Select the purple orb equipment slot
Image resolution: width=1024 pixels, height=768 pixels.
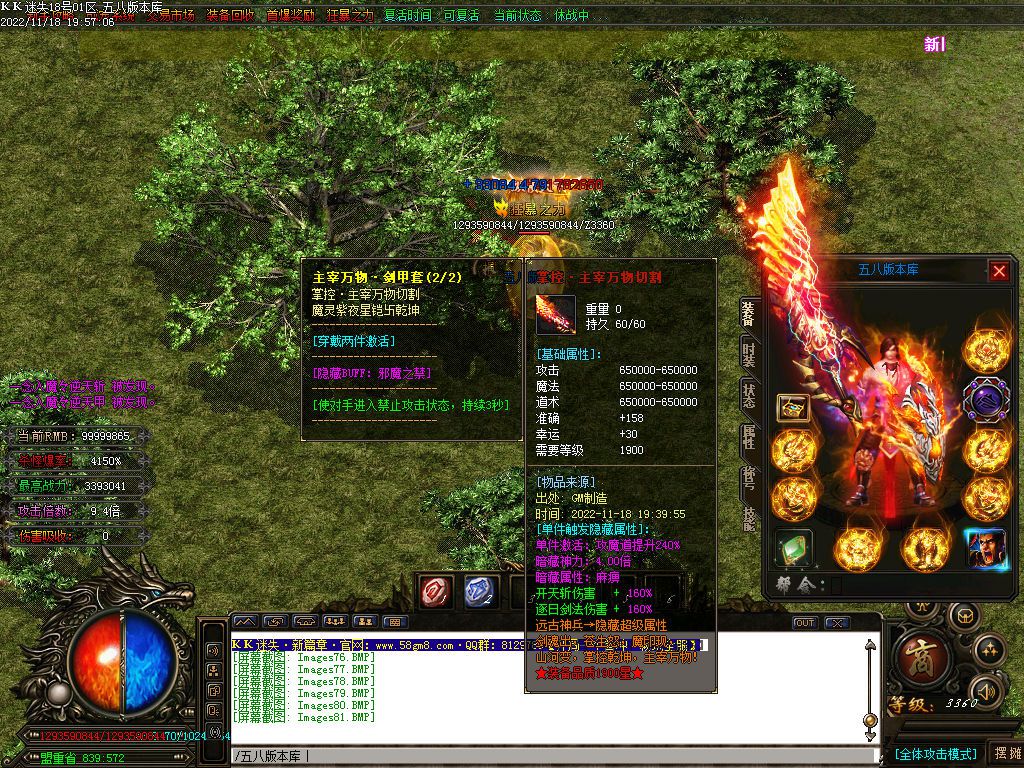(985, 398)
